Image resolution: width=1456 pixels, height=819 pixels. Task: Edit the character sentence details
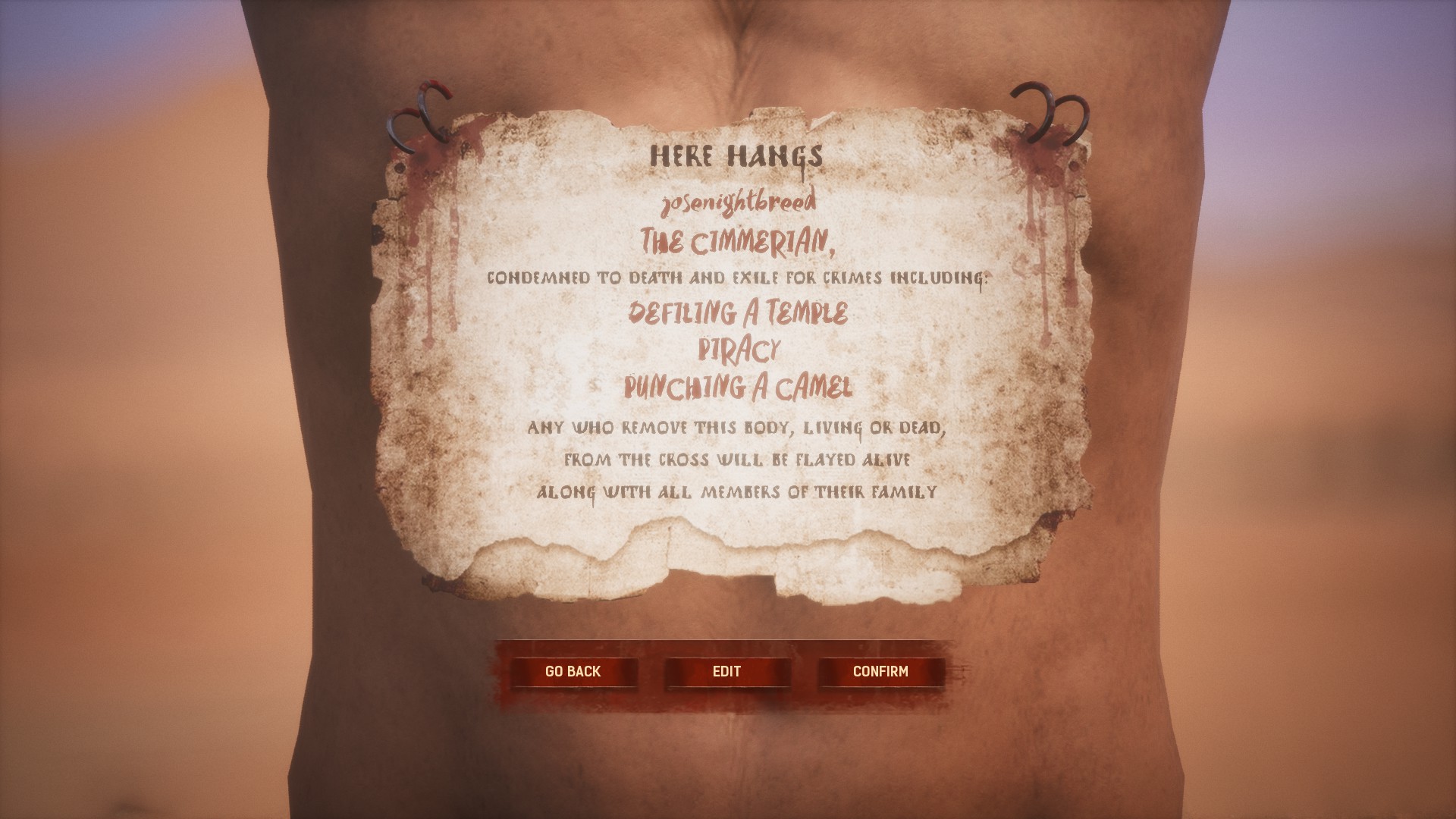(x=726, y=672)
